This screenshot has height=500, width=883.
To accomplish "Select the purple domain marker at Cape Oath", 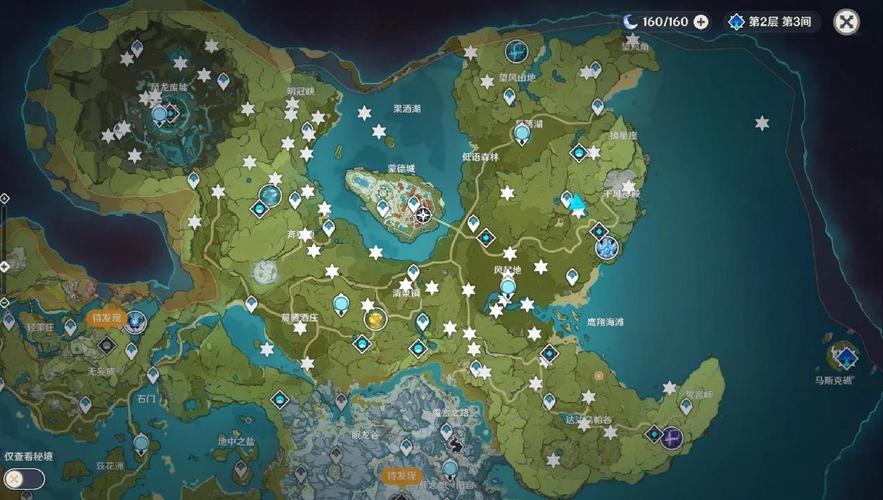I will 673,436.
